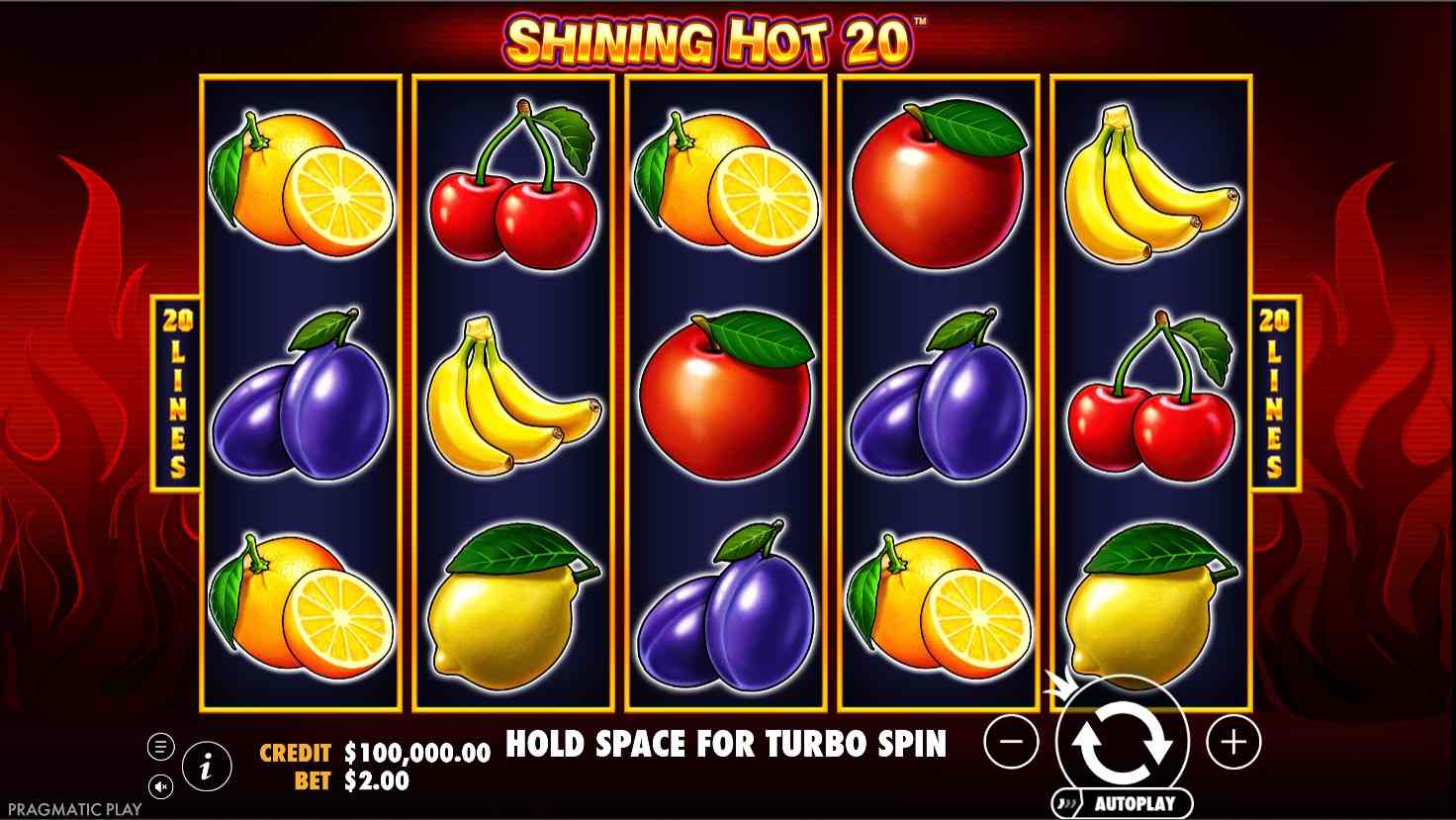1456x820 pixels.
Task: Open the hamburger settings menu
Action: point(159,744)
